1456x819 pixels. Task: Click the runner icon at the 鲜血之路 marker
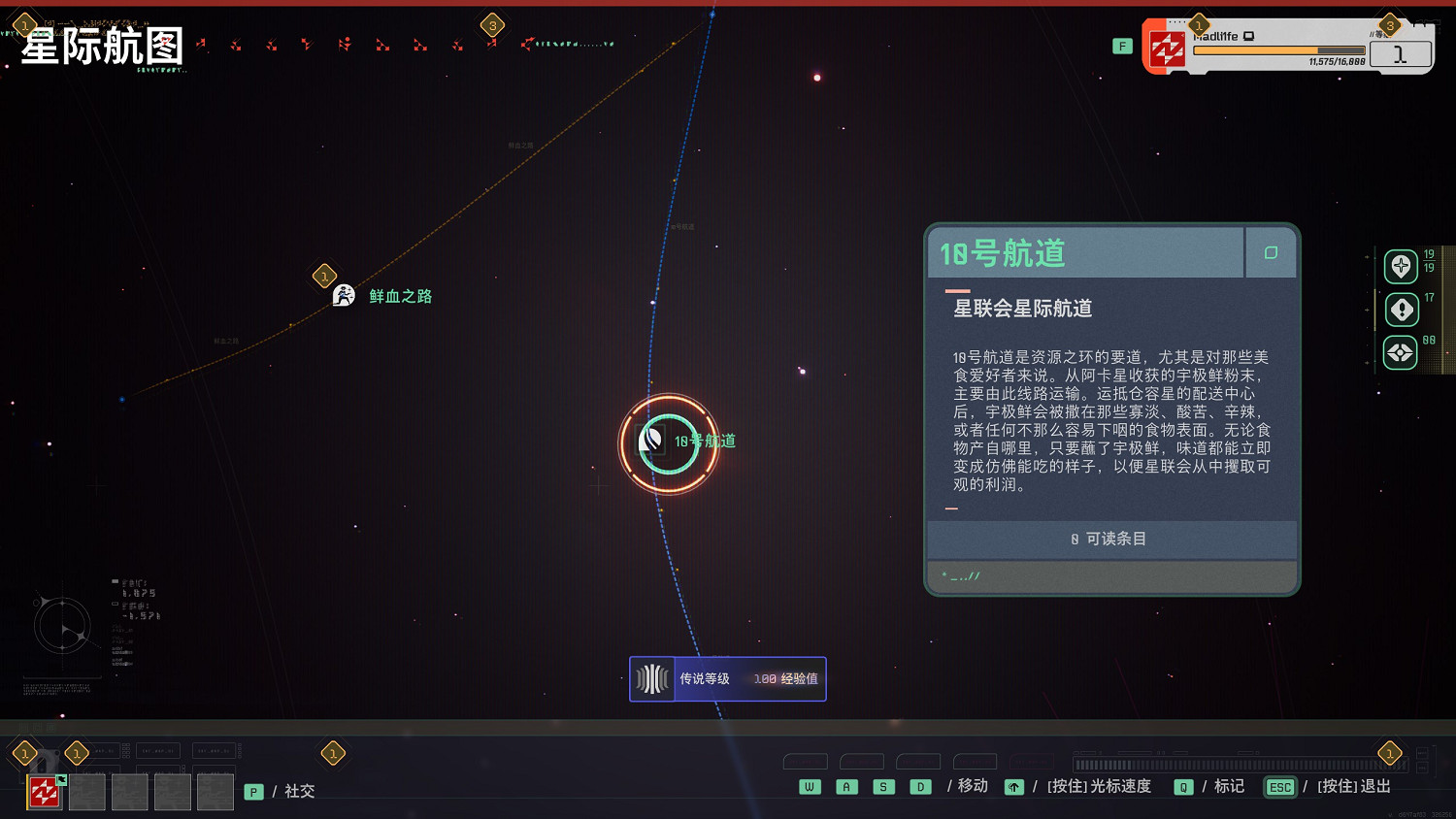pos(343,295)
